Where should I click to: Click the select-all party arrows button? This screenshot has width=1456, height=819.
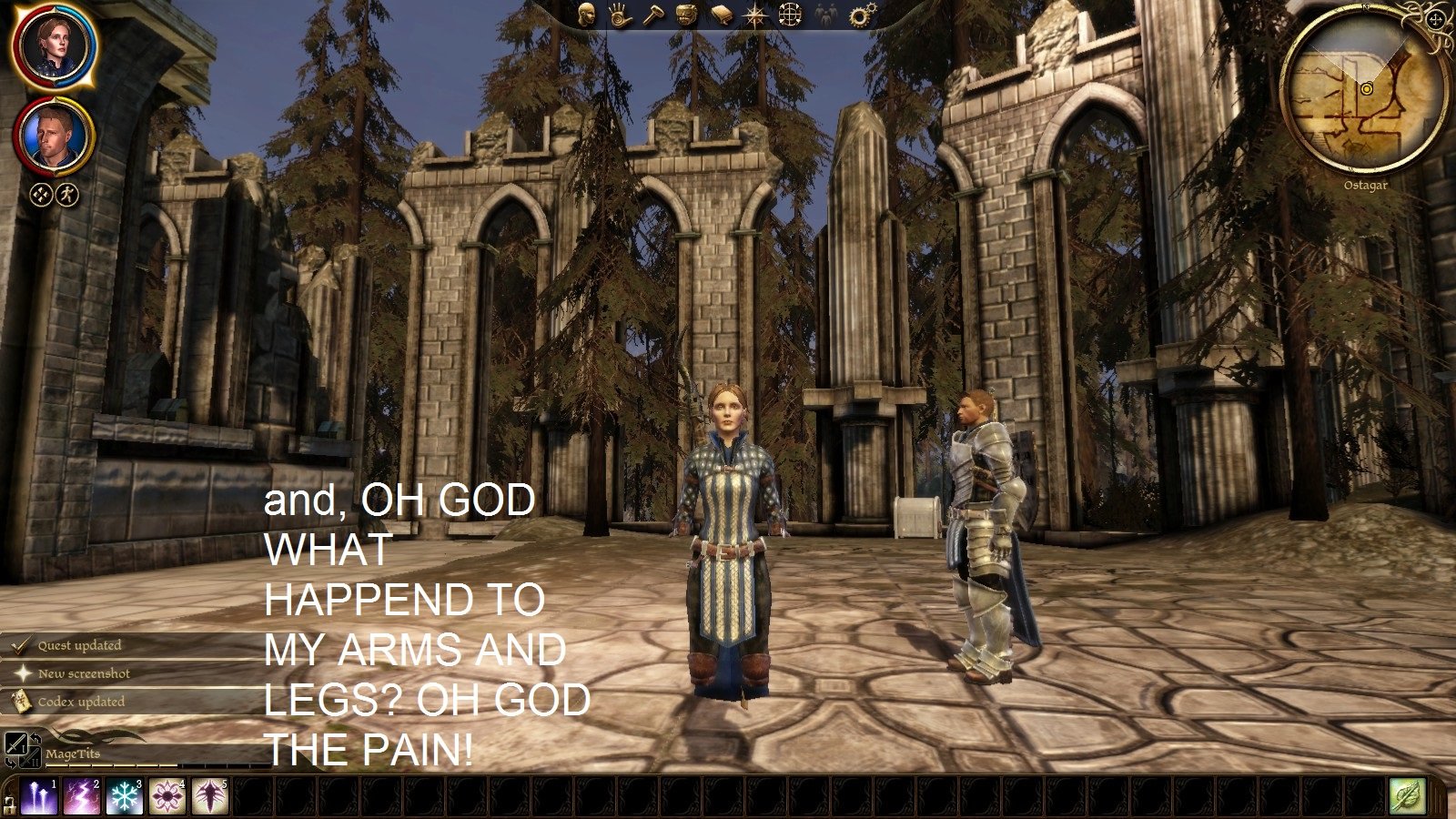click(x=41, y=194)
